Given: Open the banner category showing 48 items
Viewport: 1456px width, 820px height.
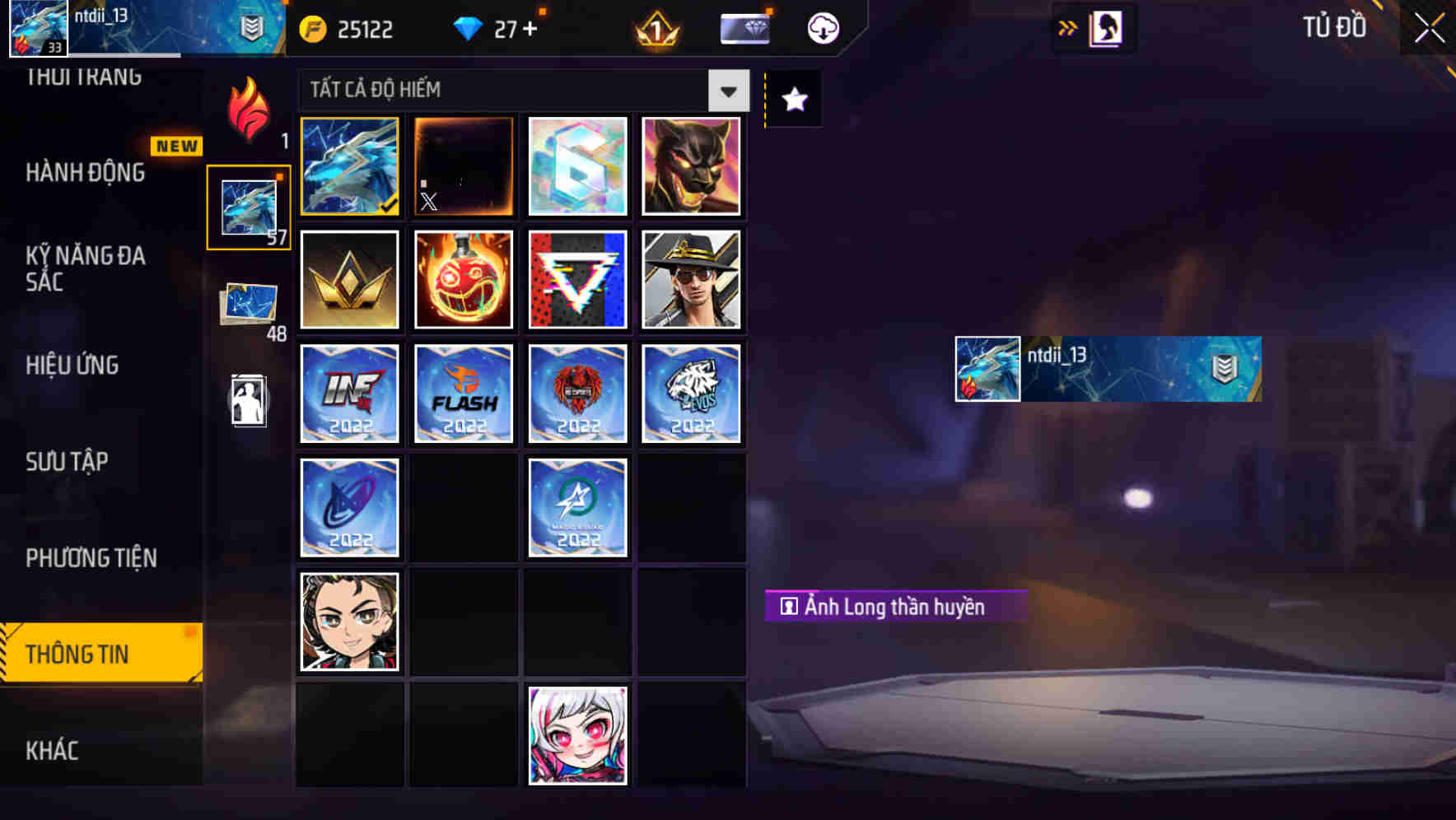Looking at the screenshot, I should (248, 305).
